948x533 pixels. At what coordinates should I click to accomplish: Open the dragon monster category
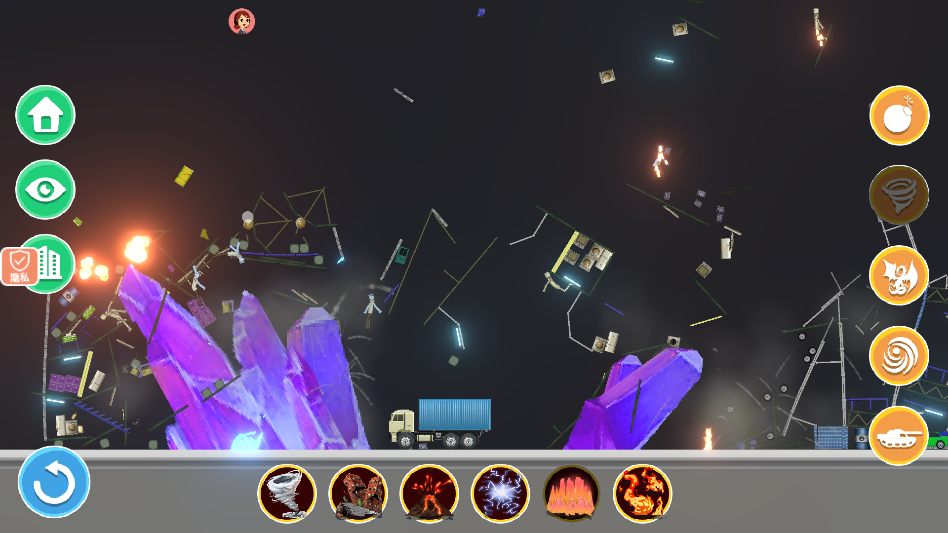point(899,275)
